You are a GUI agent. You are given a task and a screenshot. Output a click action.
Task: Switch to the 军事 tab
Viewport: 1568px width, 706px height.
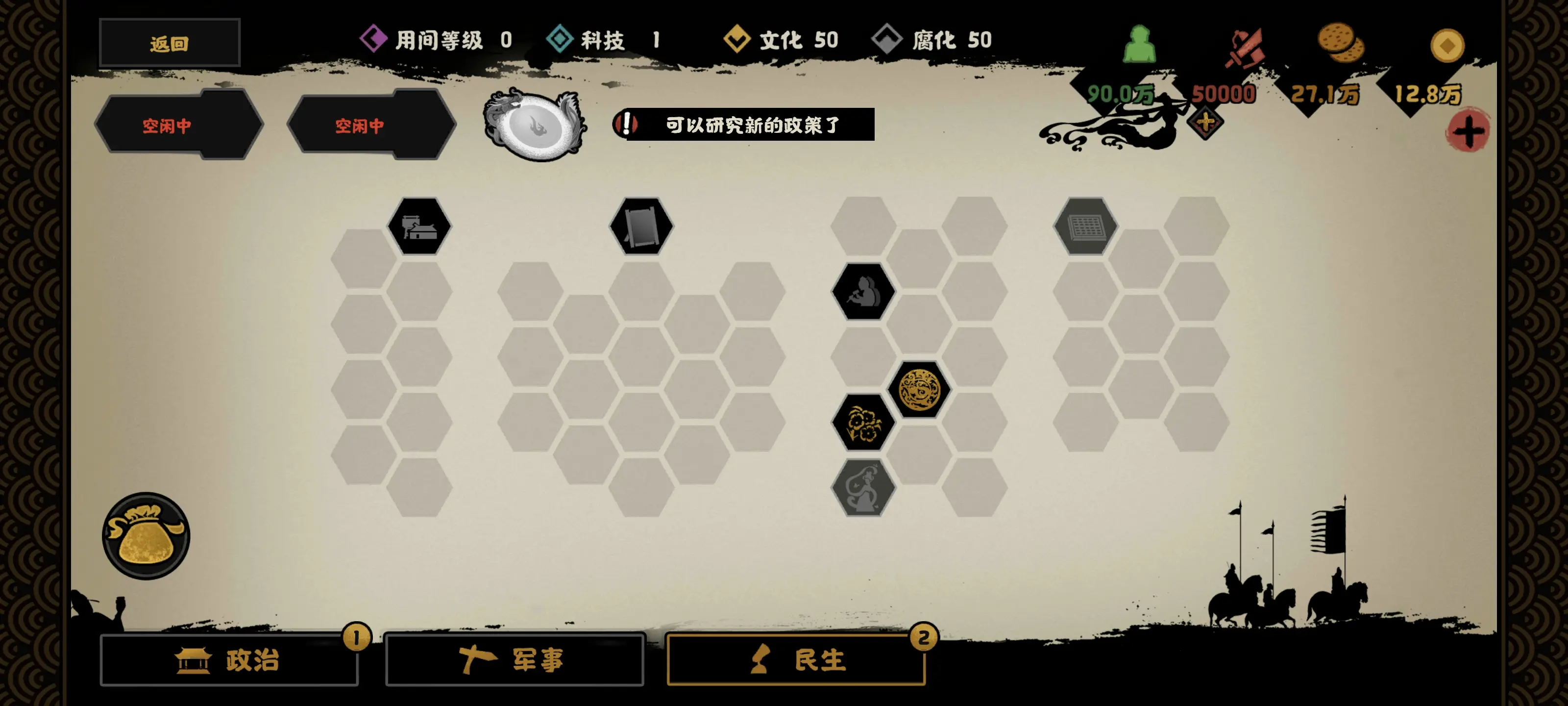pyautogui.click(x=515, y=659)
